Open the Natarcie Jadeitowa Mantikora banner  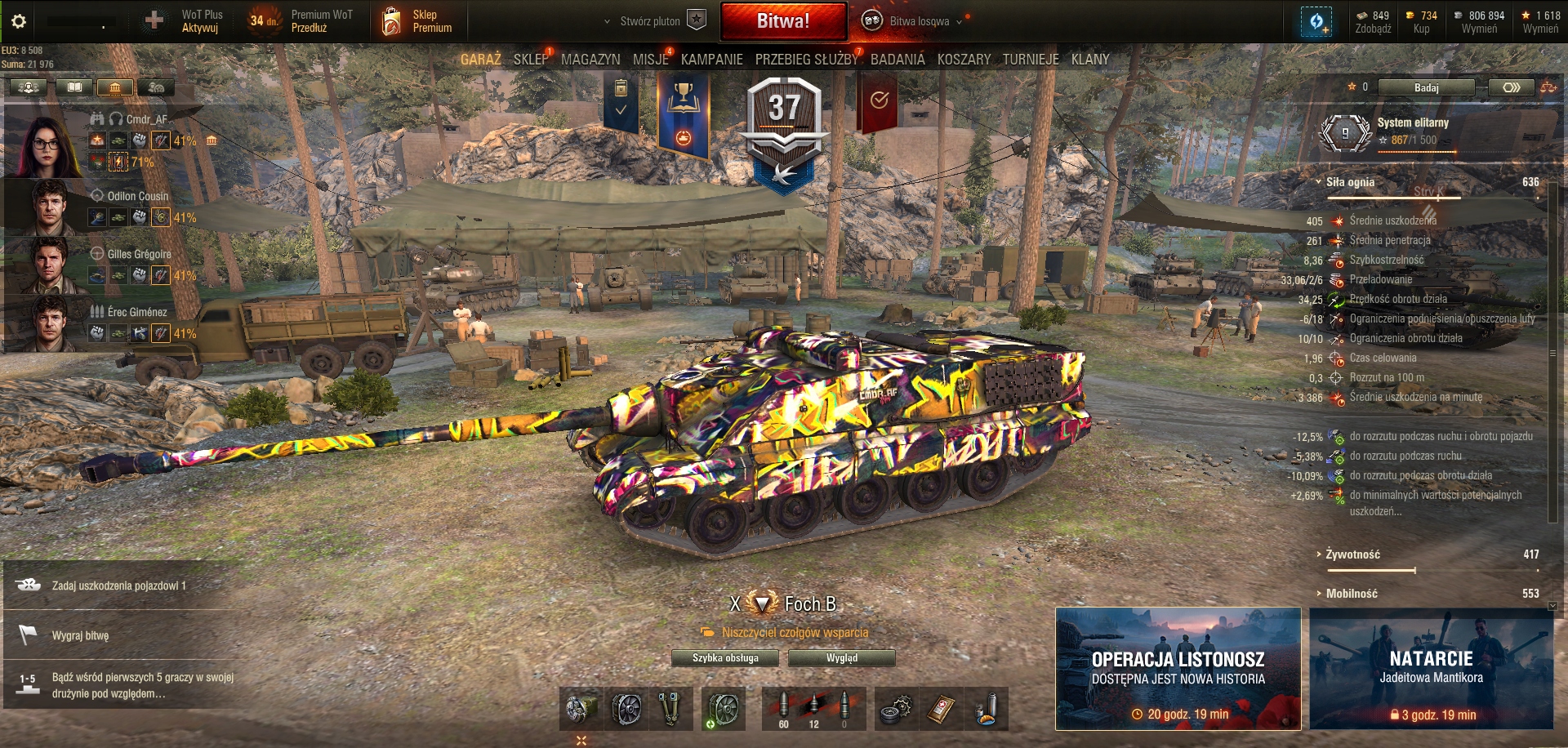pos(1431,668)
